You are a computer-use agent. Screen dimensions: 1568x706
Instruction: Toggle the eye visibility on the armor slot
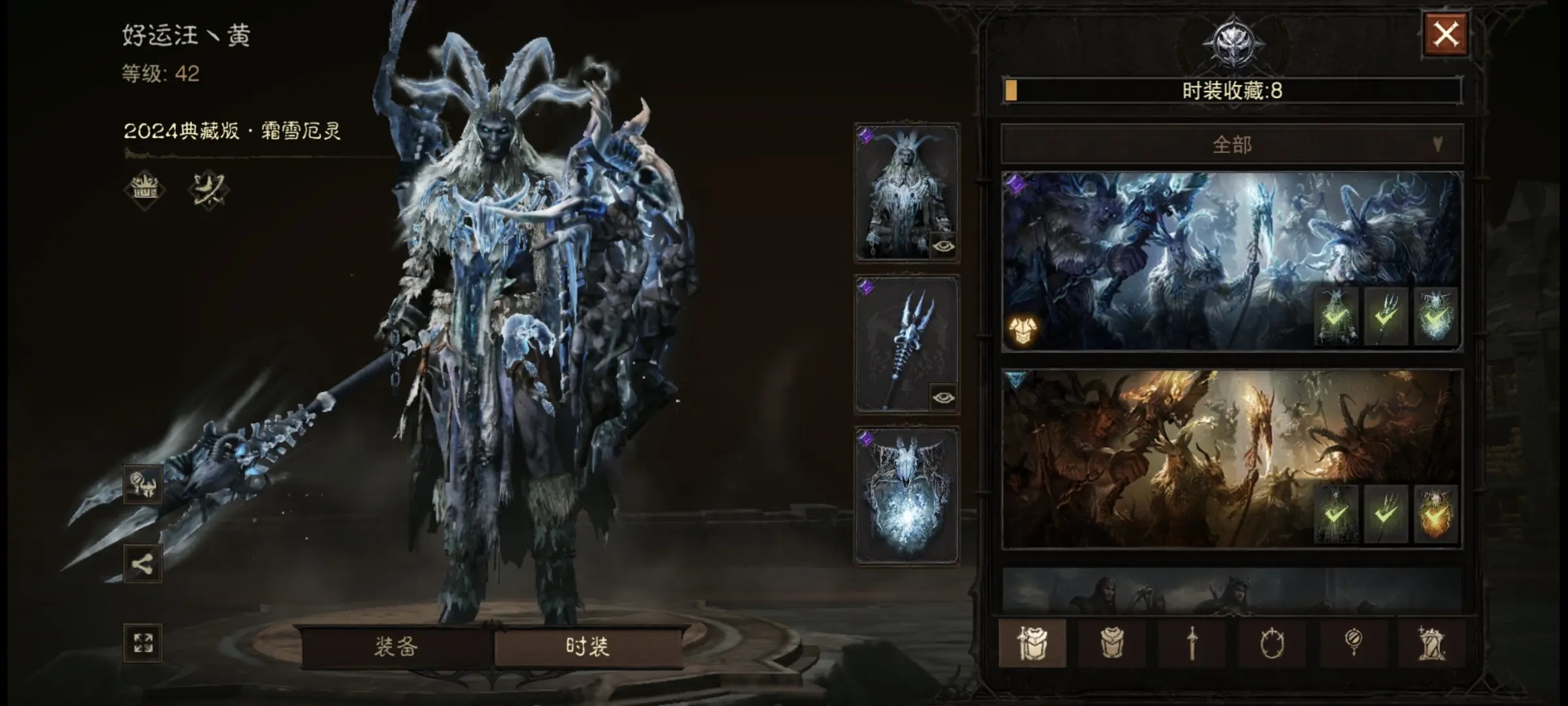click(943, 246)
